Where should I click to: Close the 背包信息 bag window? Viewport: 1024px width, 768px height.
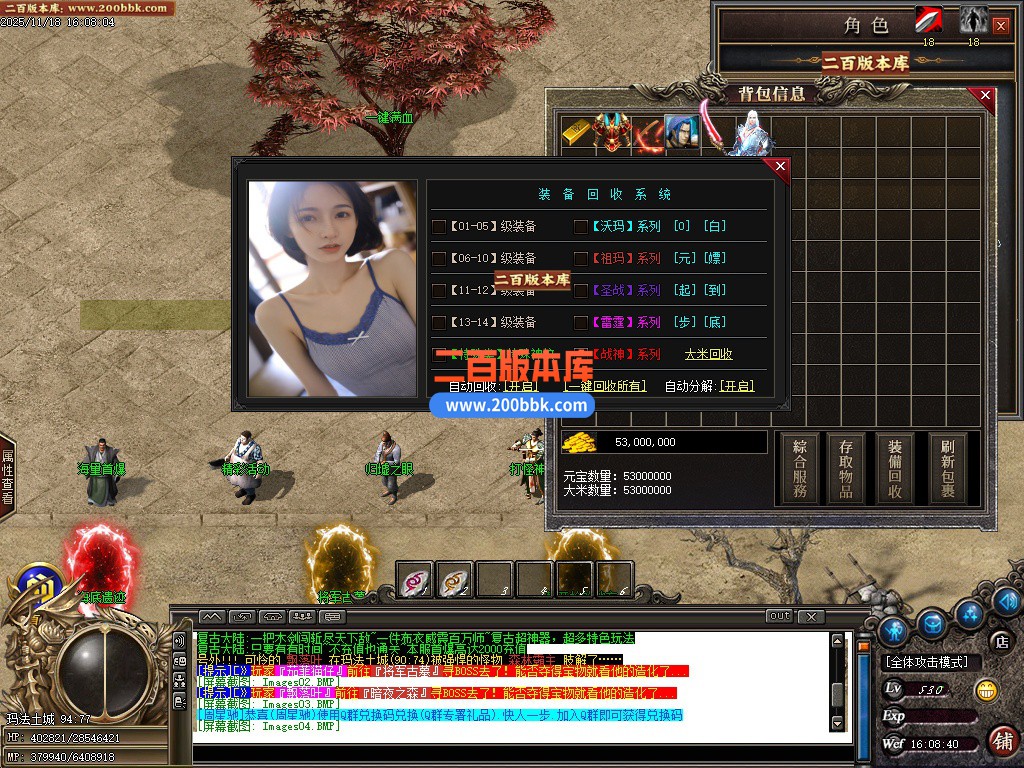986,96
